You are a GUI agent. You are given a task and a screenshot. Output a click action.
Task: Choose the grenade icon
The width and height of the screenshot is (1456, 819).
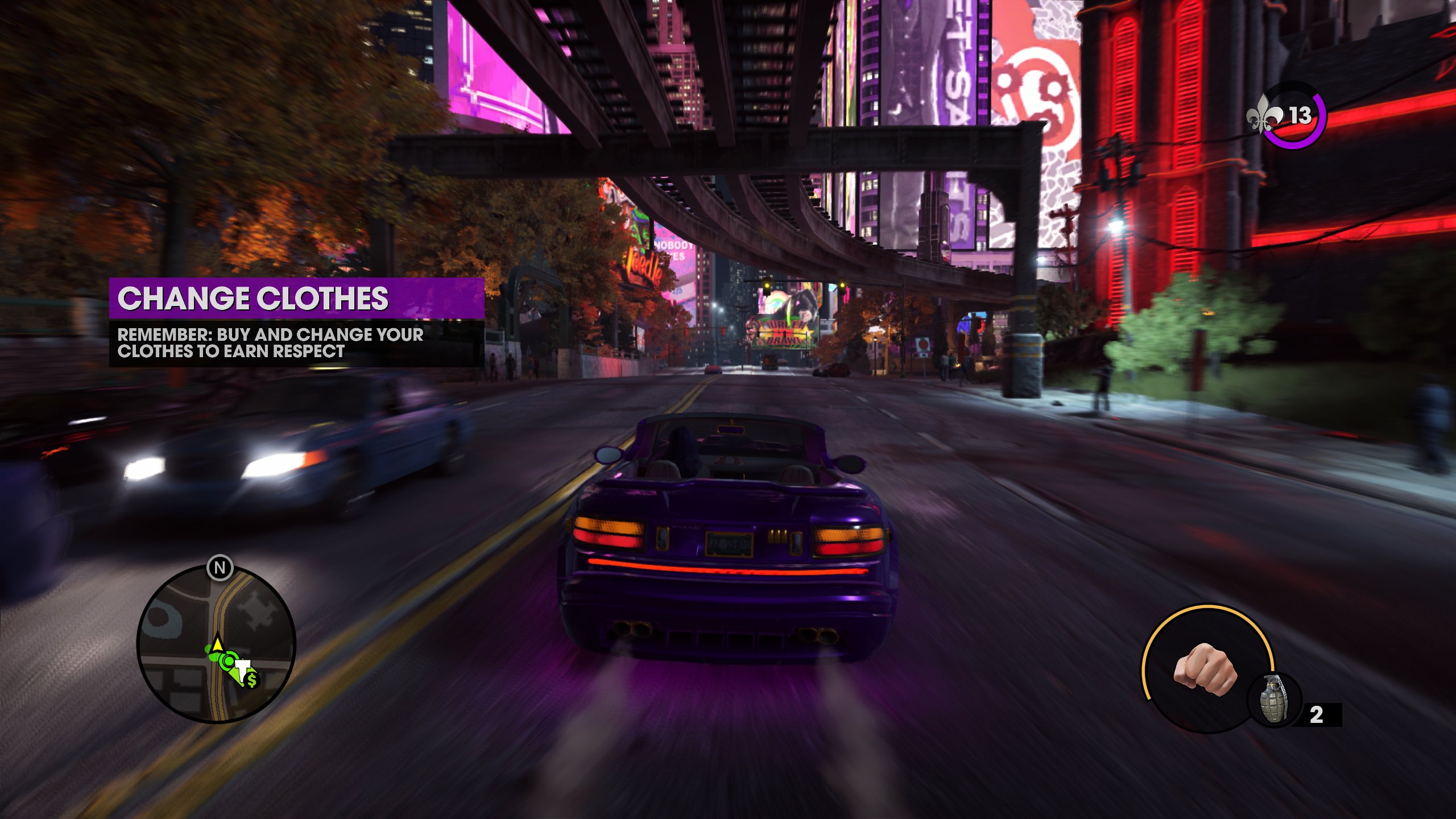click(x=1274, y=699)
